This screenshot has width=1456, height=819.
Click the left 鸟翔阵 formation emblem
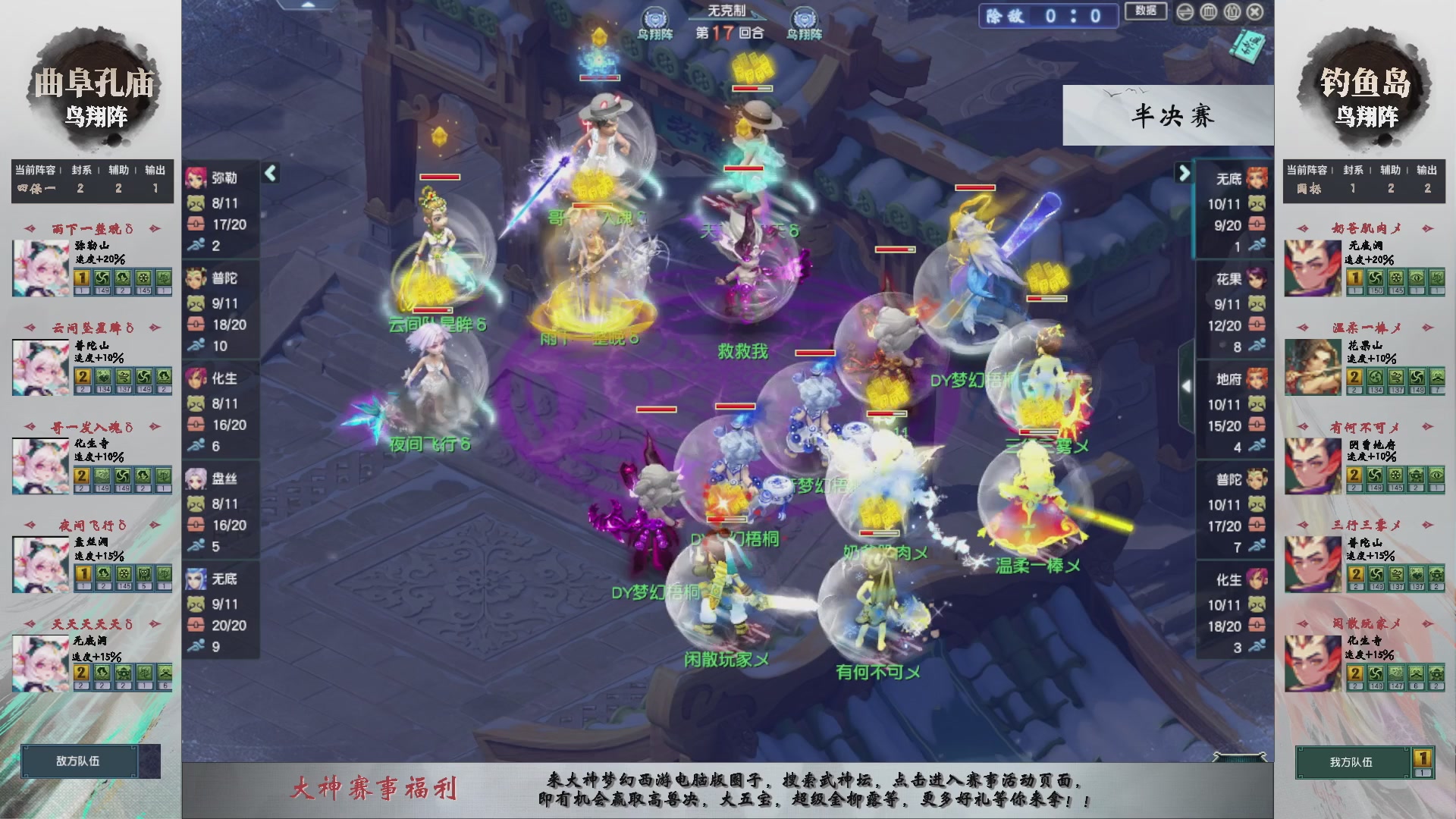tap(654, 15)
